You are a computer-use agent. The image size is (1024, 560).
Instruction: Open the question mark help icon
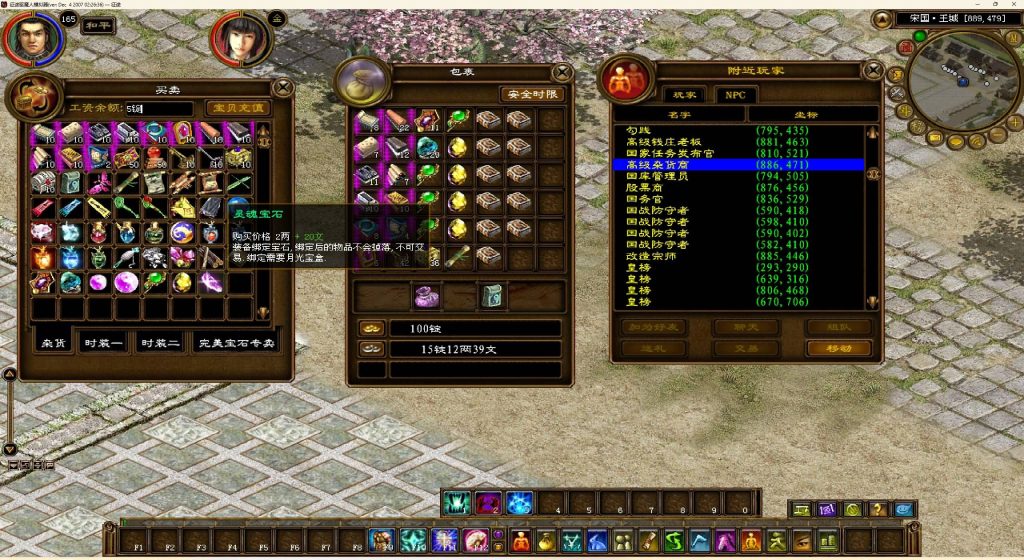[878, 509]
